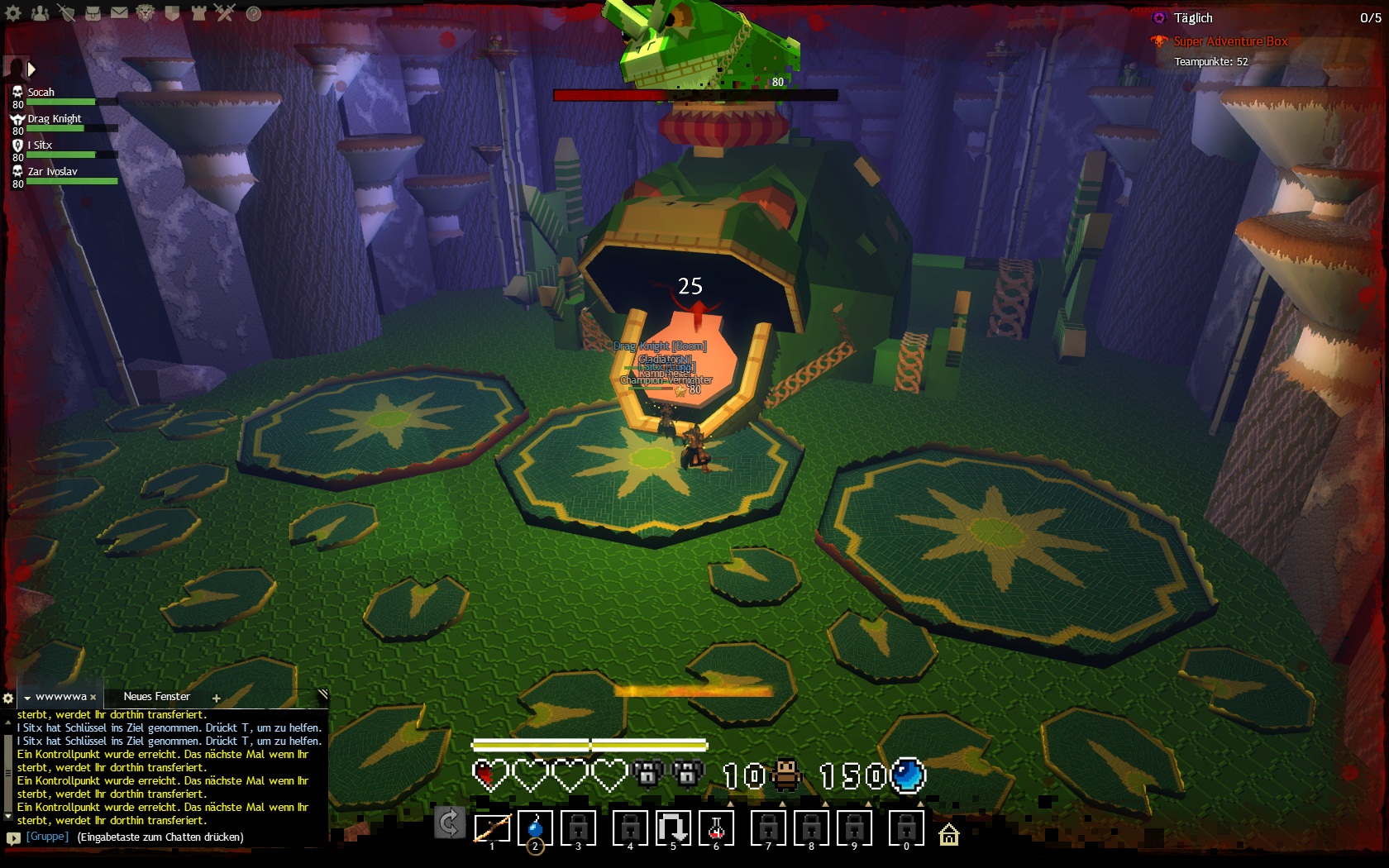Open the crossed swords PvP panel
The width and height of the screenshot is (1389, 868).
point(225,13)
